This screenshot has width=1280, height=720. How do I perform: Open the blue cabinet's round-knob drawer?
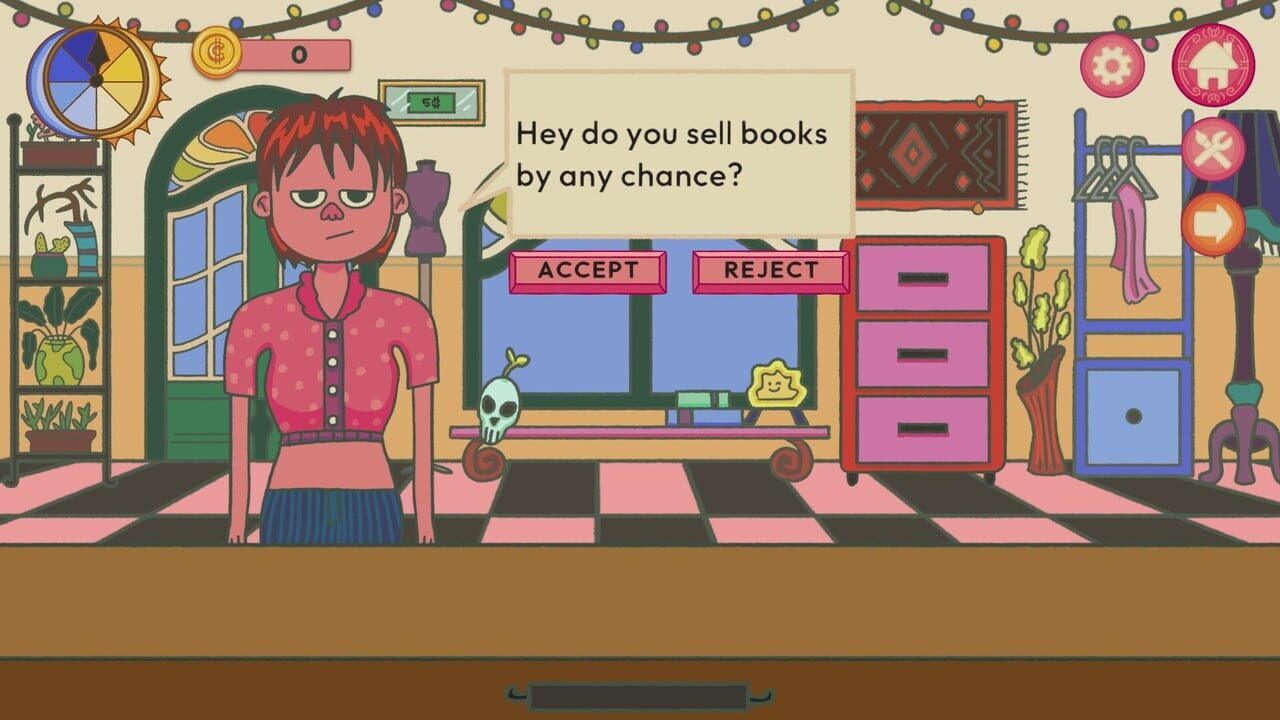1135,414
